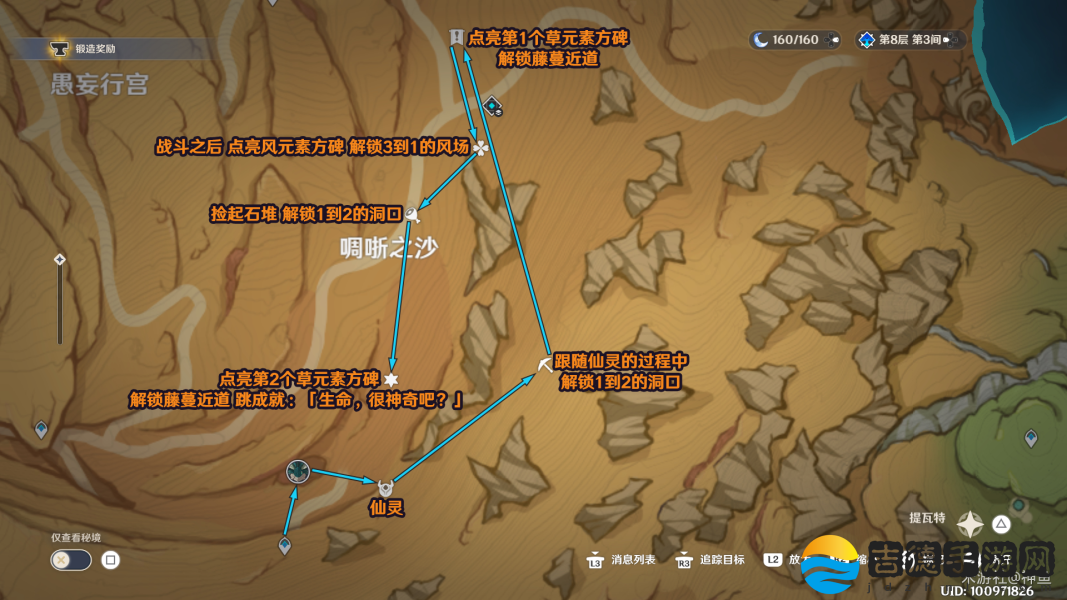The image size is (1067, 600).
Task: Click the star-shaped pin at the second Dendro monument
Action: click(391, 379)
